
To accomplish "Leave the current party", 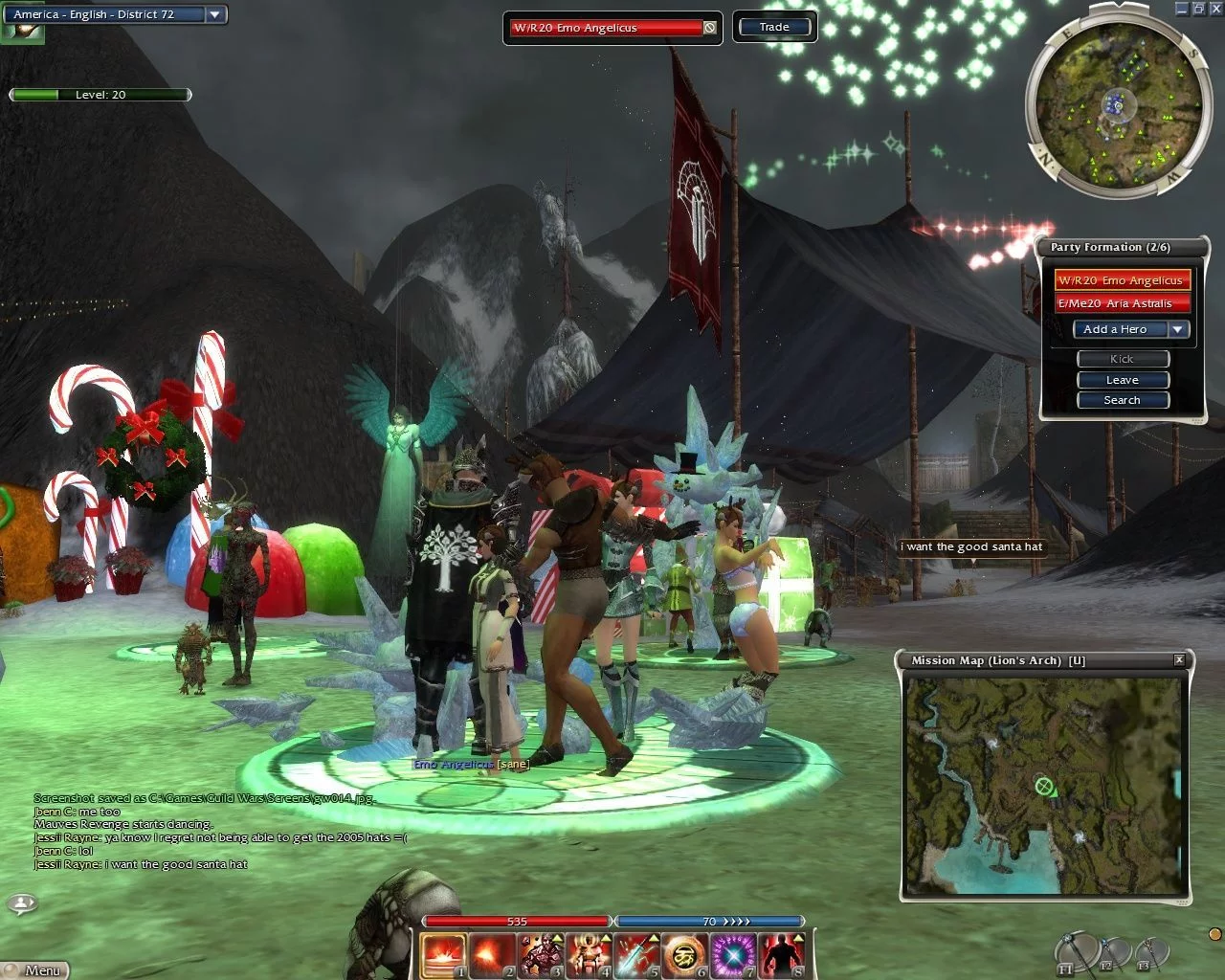I will [1122, 380].
